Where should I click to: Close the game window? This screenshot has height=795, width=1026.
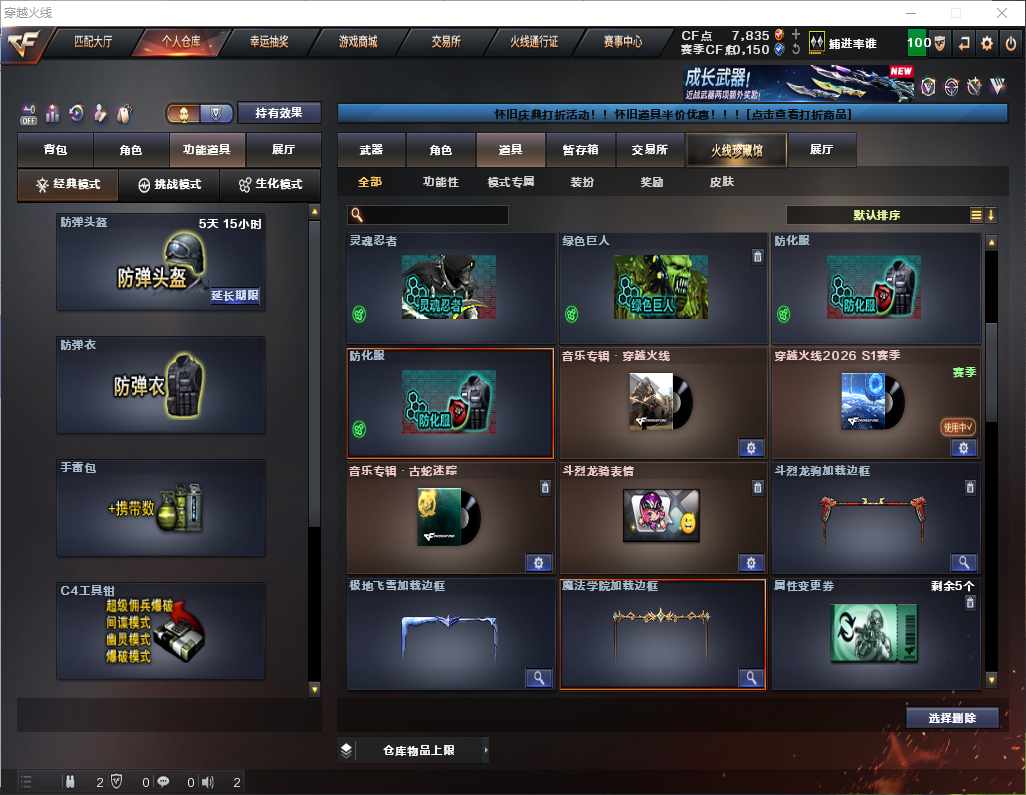point(1003,12)
